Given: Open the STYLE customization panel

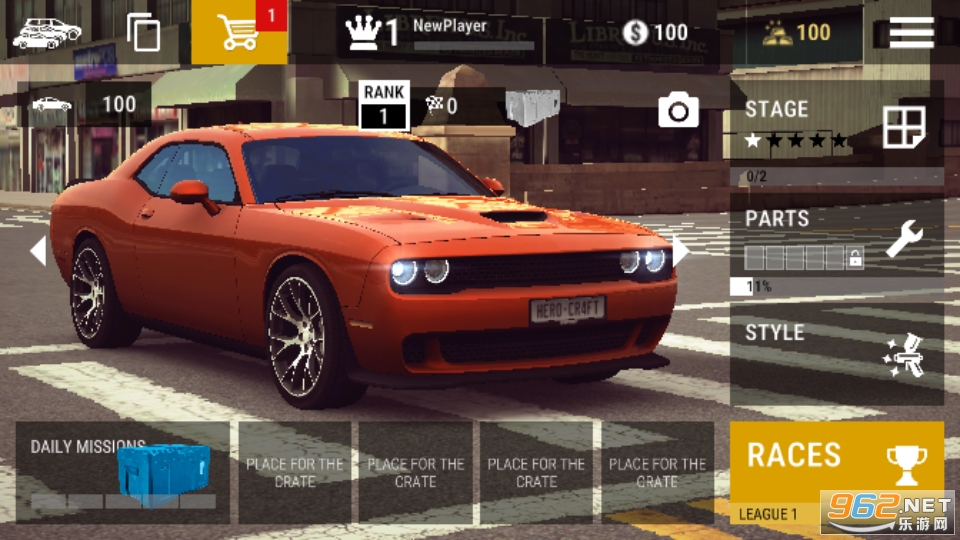Looking at the screenshot, I should (836, 353).
